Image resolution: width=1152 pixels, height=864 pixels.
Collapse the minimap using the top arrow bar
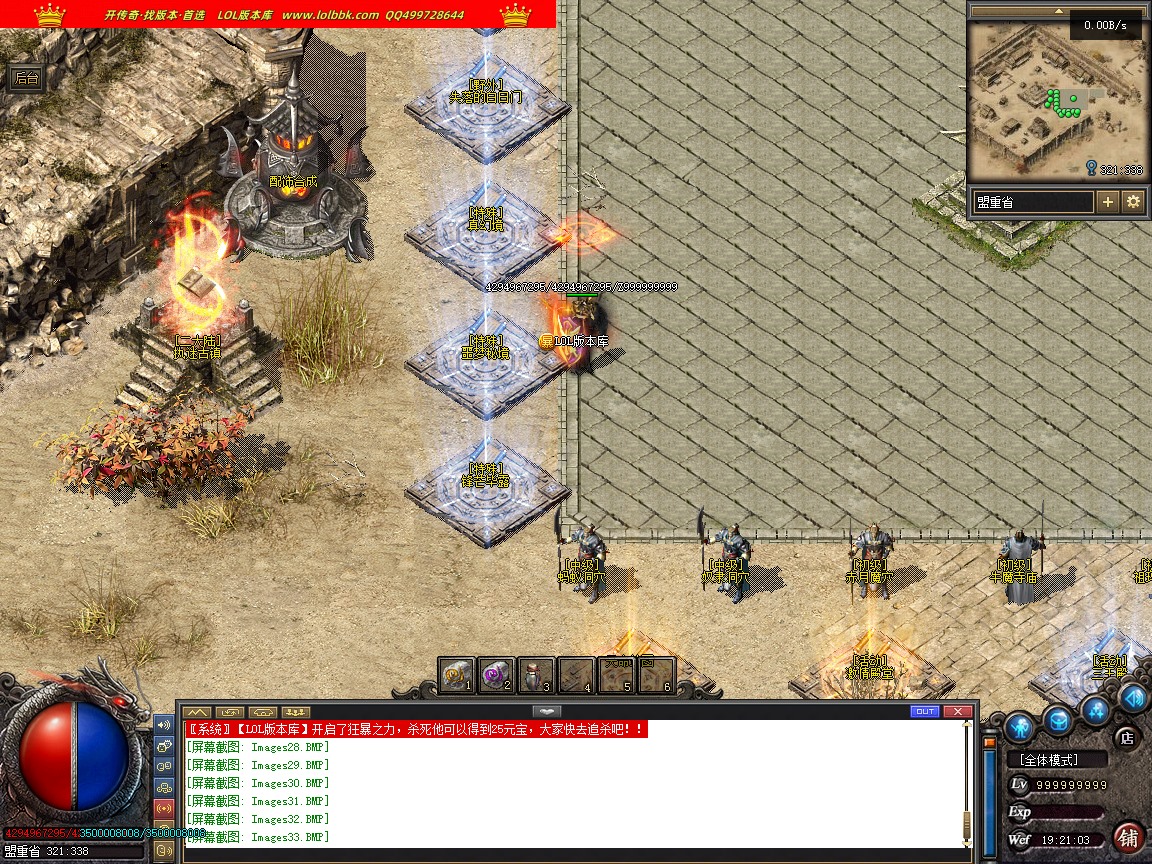[x=1056, y=11]
